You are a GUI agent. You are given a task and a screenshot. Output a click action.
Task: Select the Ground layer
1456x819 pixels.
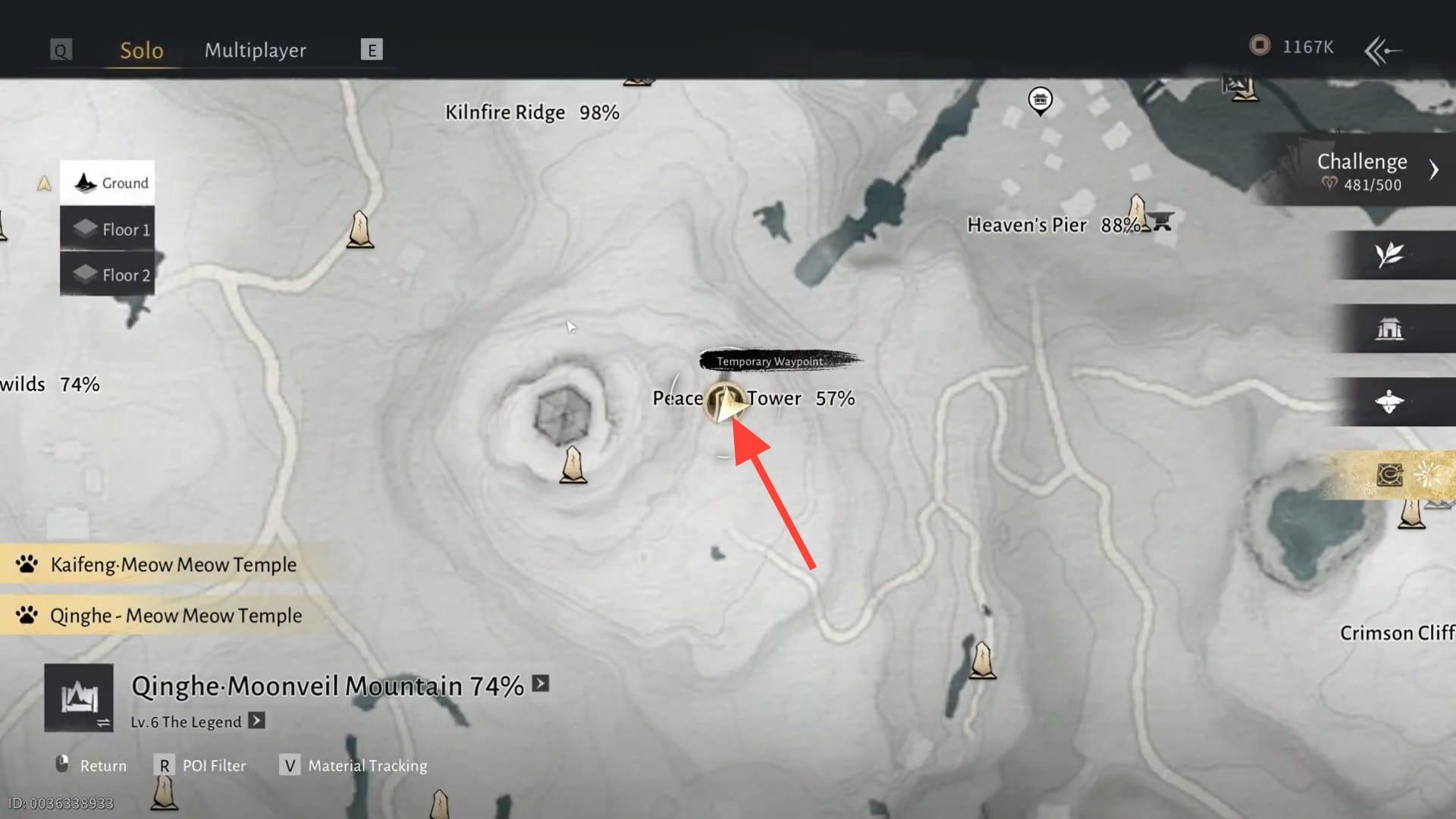coord(108,183)
